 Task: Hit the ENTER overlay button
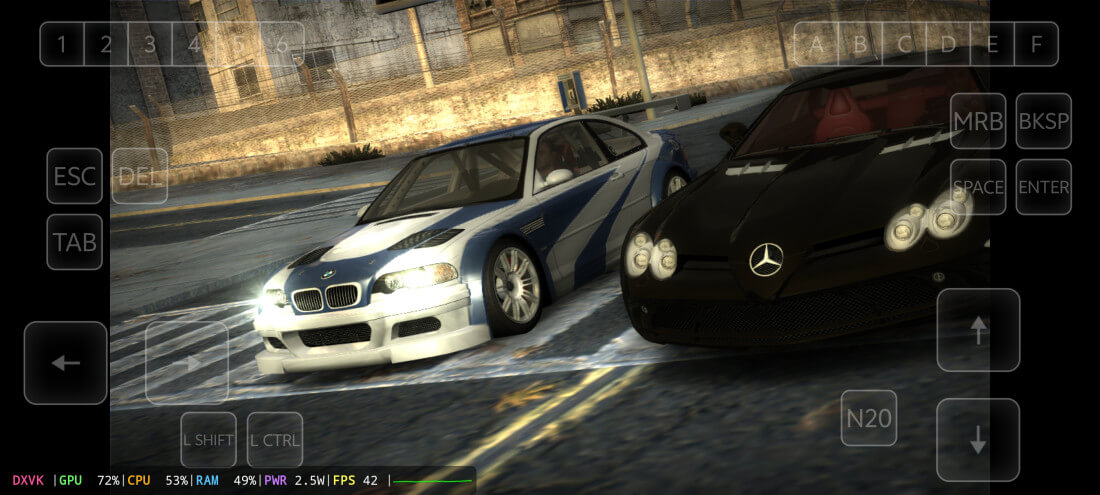pos(1044,187)
